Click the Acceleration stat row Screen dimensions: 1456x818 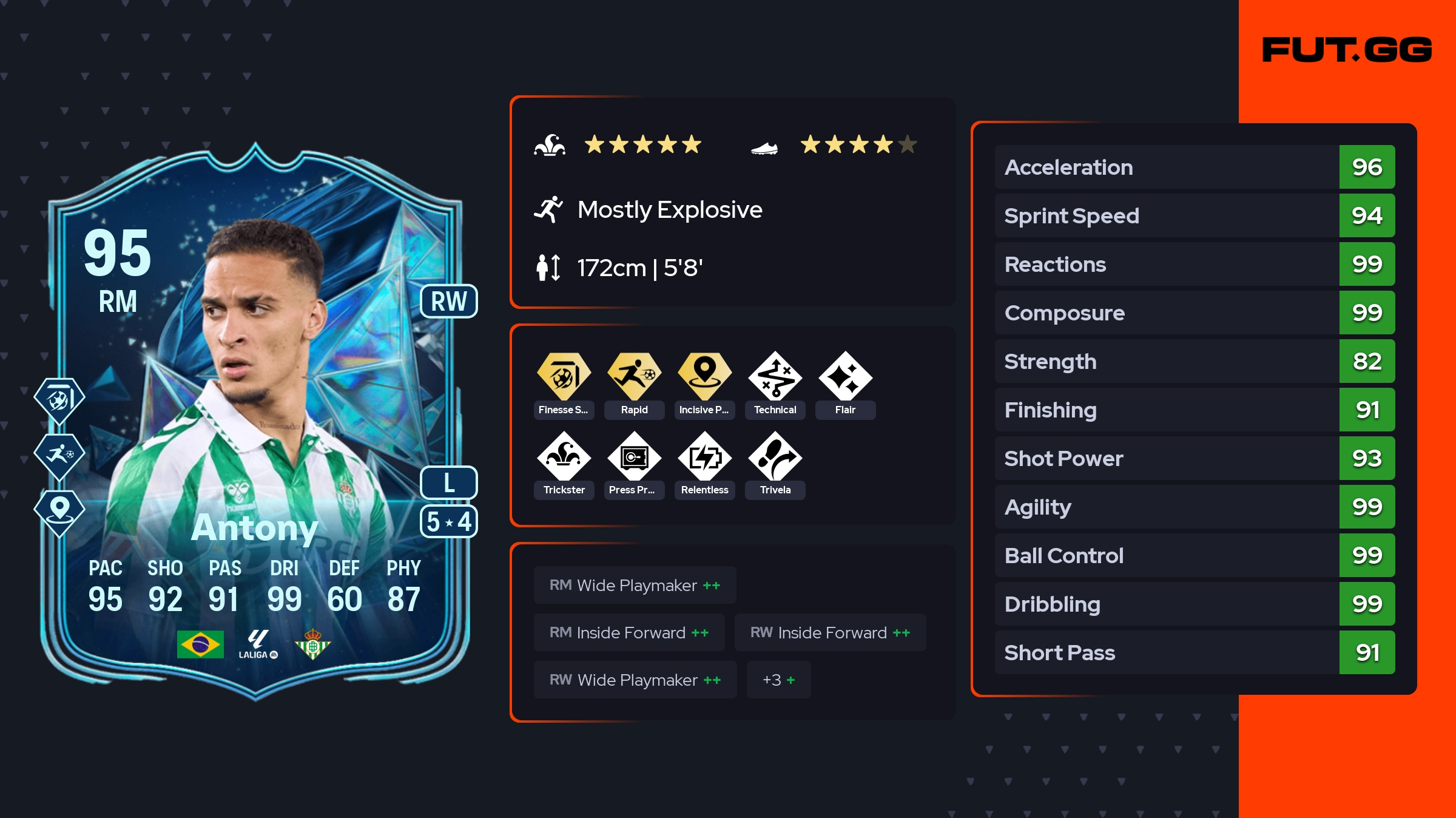point(1194,167)
